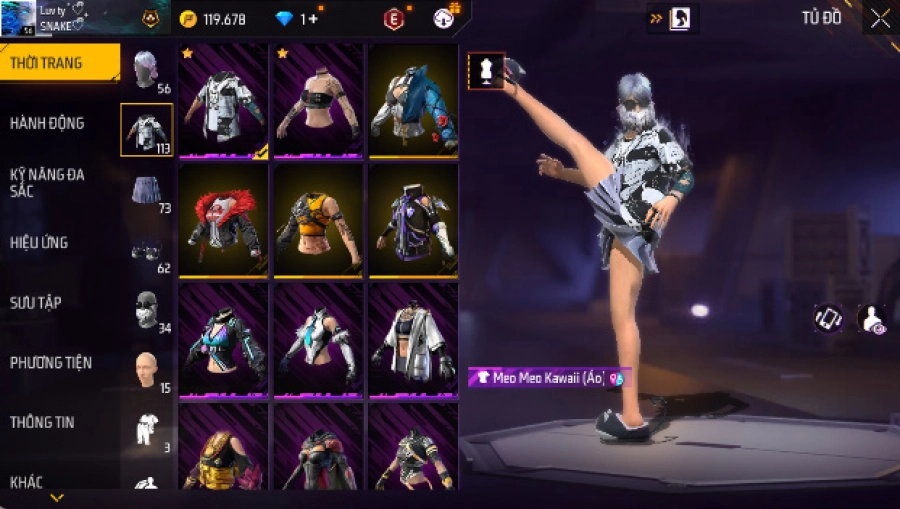Select the yellow crop top outfit
The width and height of the screenshot is (900, 509).
click(318, 220)
